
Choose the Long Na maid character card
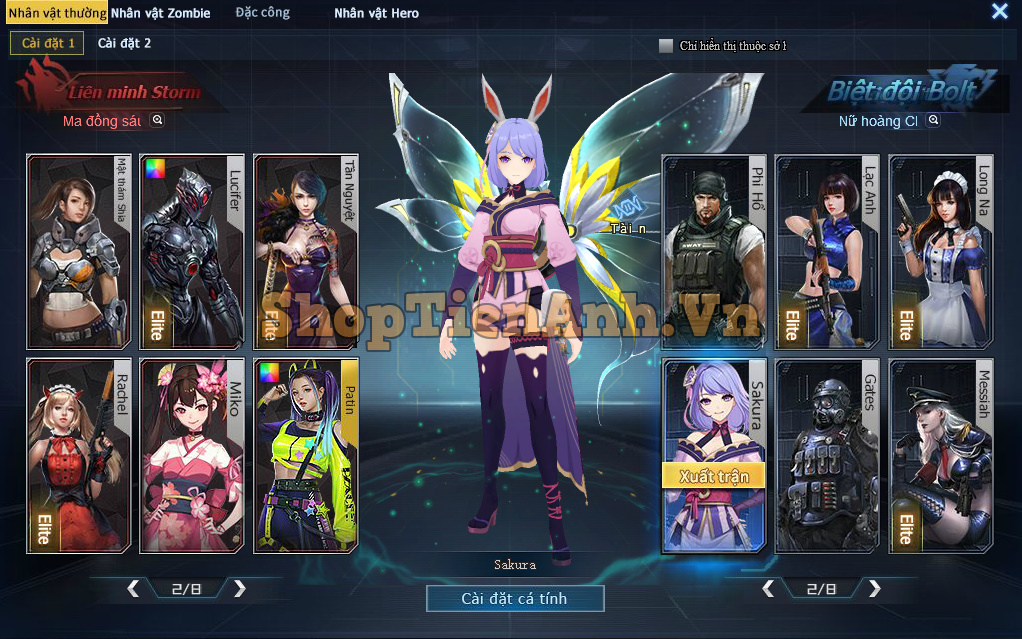coord(941,250)
